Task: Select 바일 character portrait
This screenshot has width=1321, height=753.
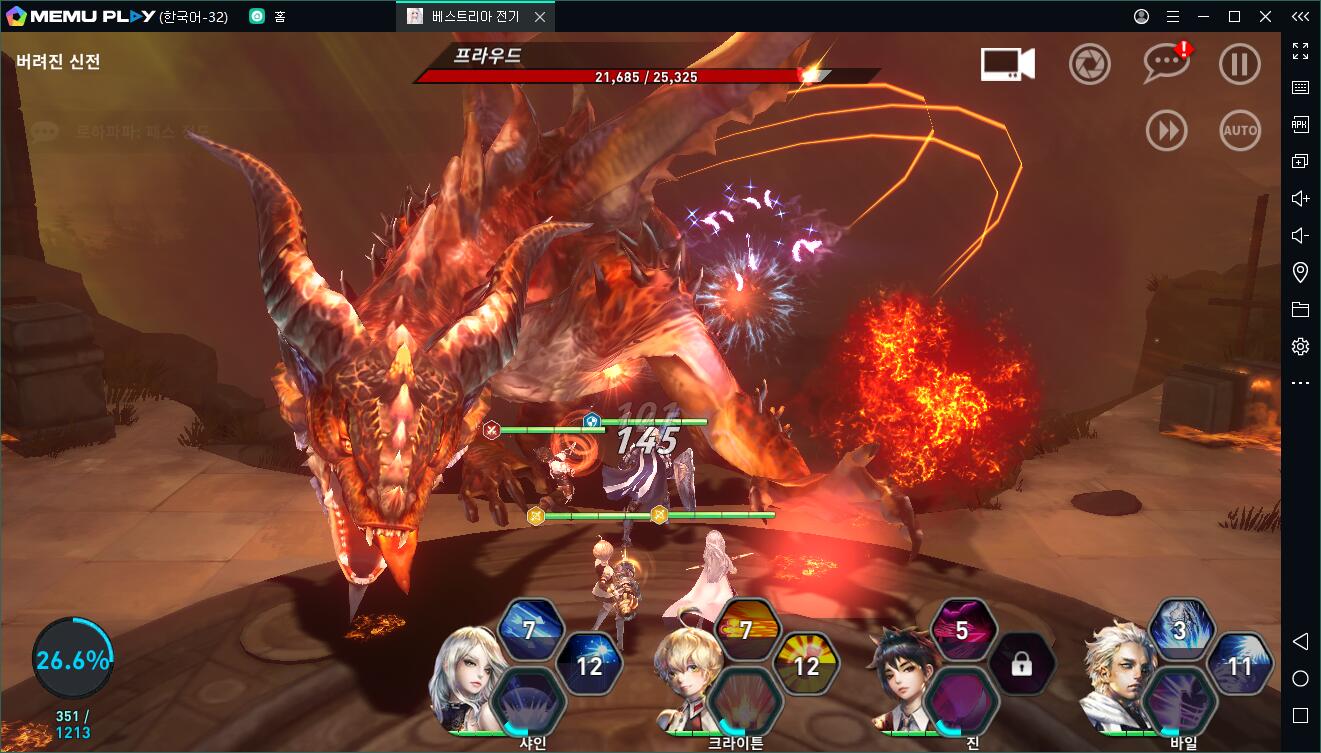Action: [1115, 675]
